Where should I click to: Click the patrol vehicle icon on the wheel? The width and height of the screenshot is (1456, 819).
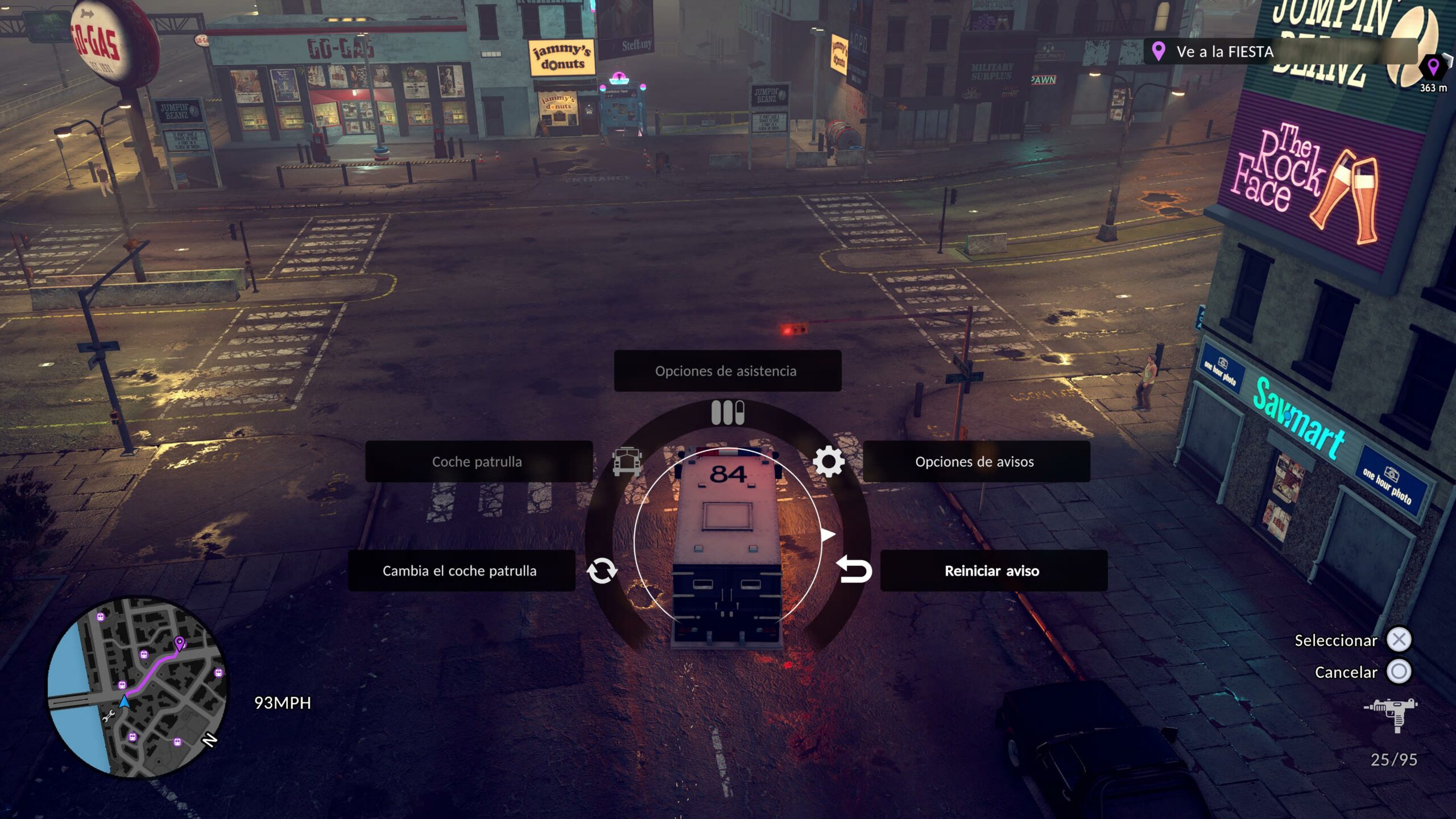point(627,461)
